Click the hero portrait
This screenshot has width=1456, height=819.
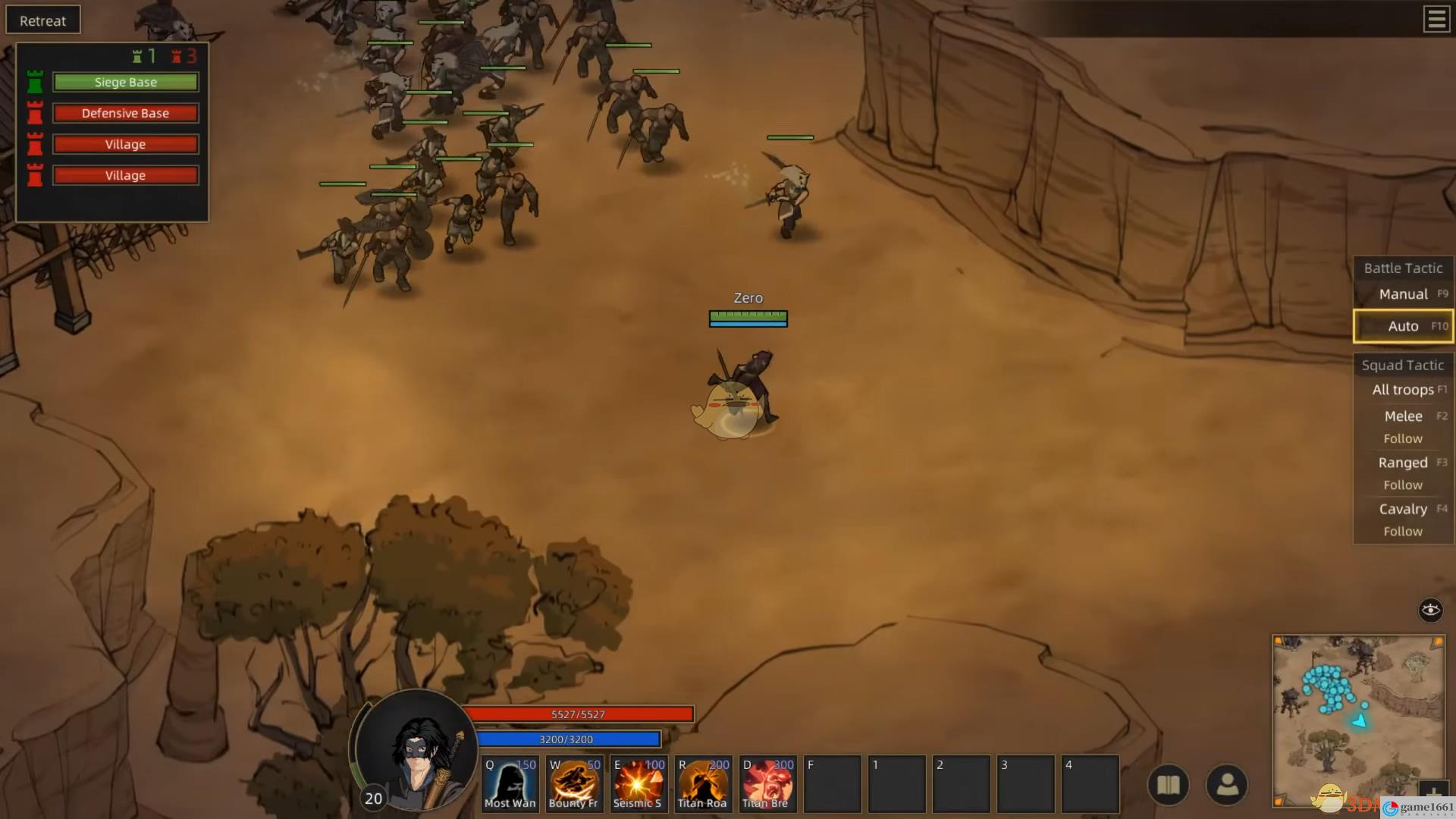click(x=416, y=747)
